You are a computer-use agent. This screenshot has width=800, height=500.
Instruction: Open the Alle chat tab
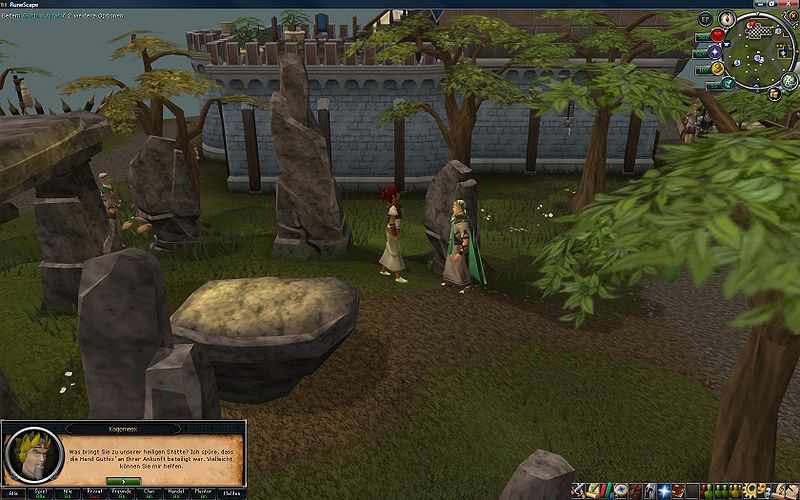coord(15,494)
